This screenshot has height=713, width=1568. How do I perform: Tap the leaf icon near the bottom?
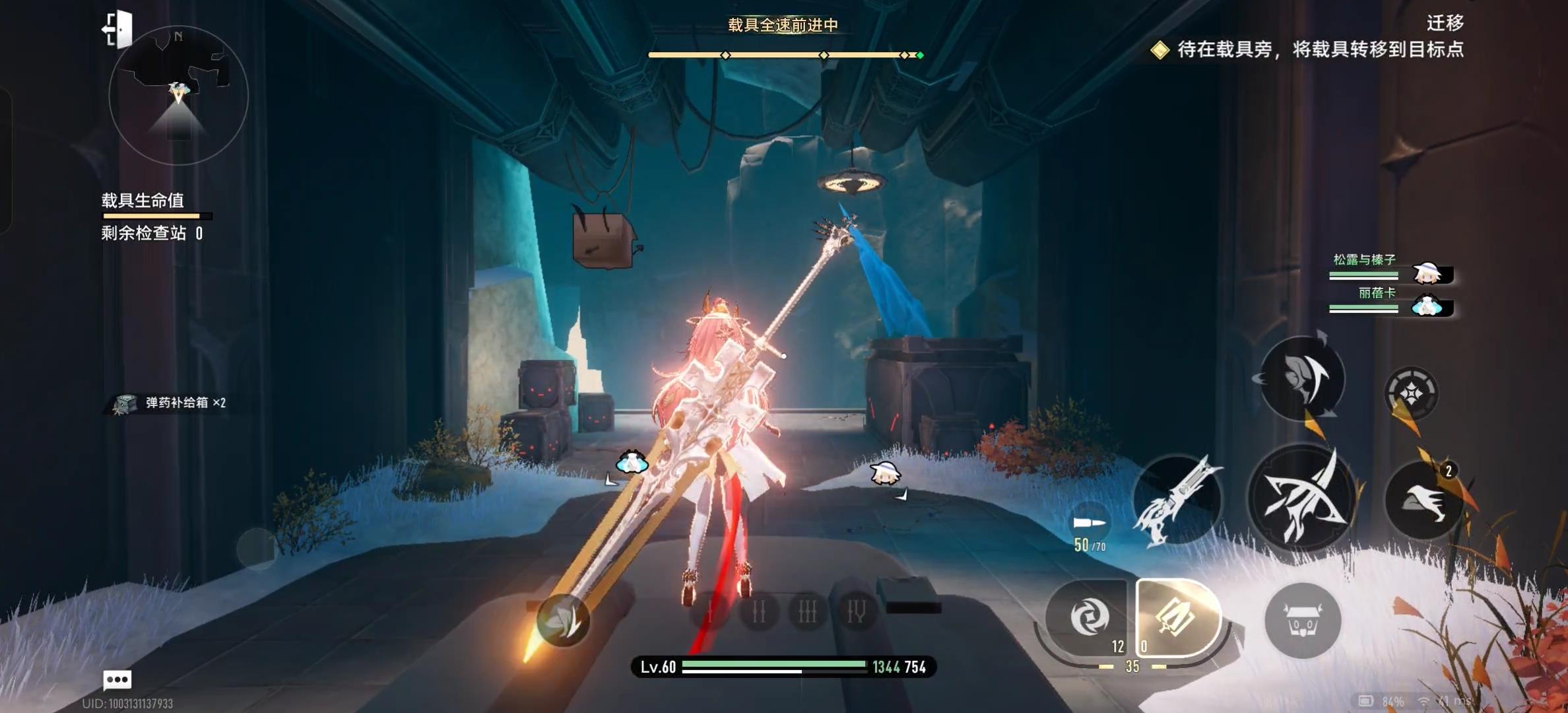click(562, 620)
